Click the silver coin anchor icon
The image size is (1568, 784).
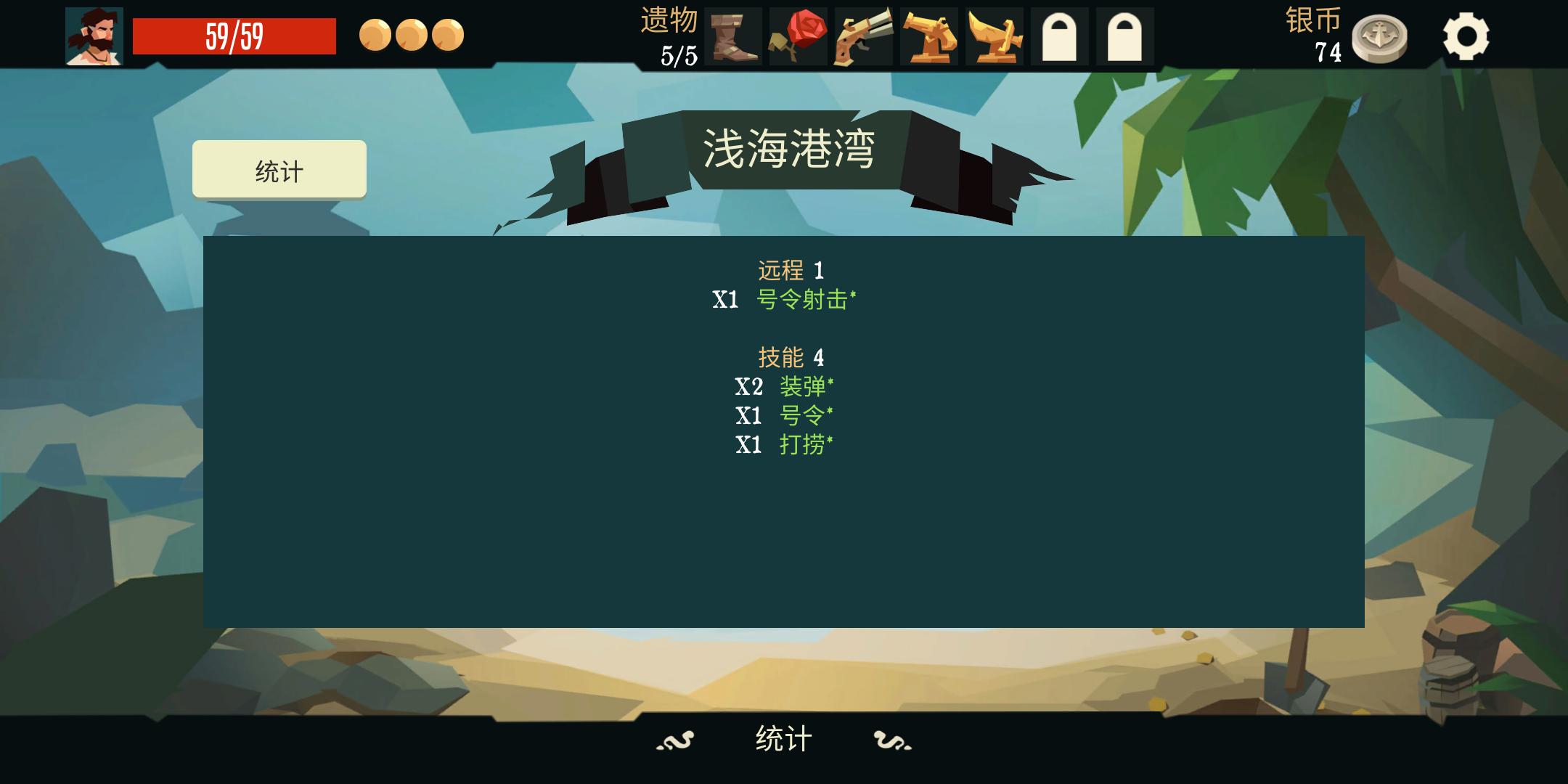pos(1381,35)
